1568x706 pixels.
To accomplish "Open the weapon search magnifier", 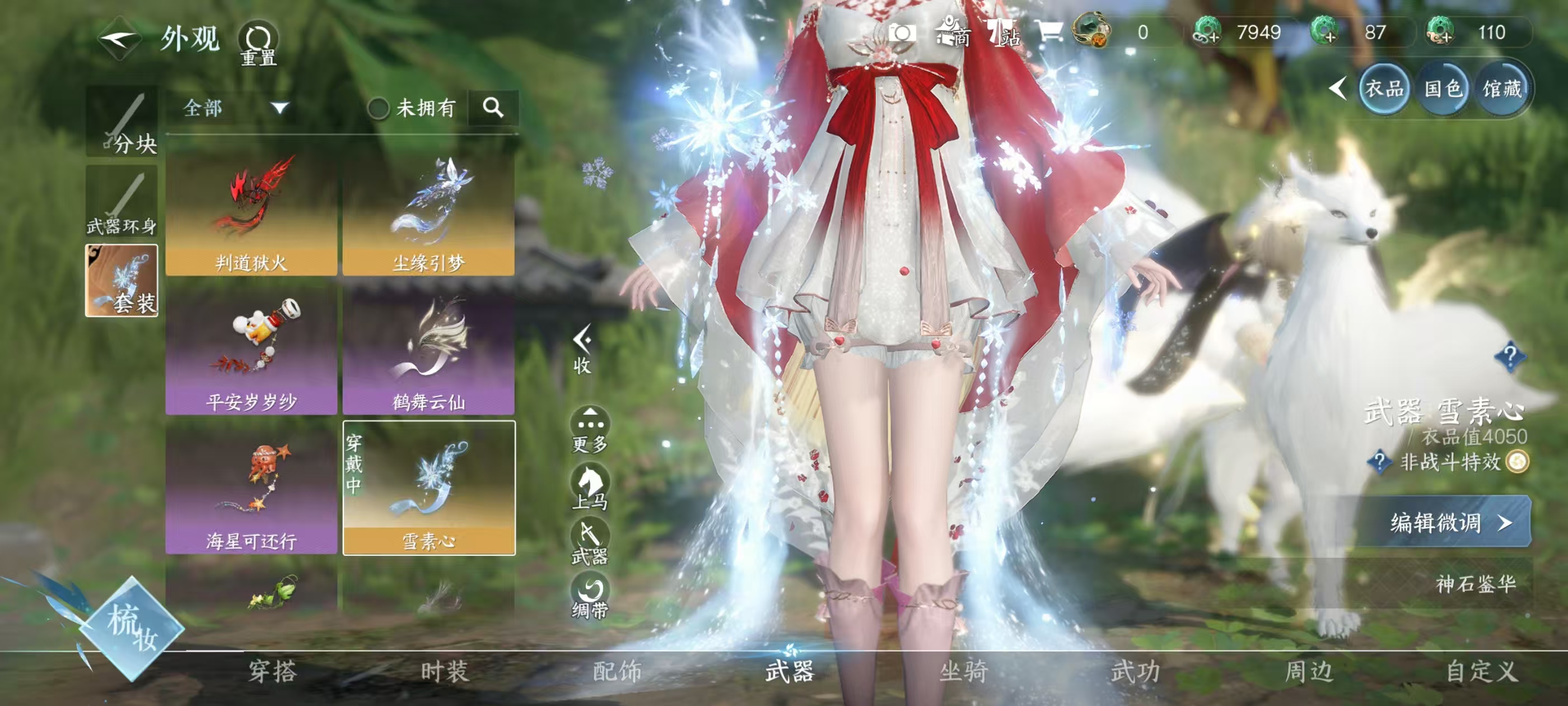I will [493, 108].
